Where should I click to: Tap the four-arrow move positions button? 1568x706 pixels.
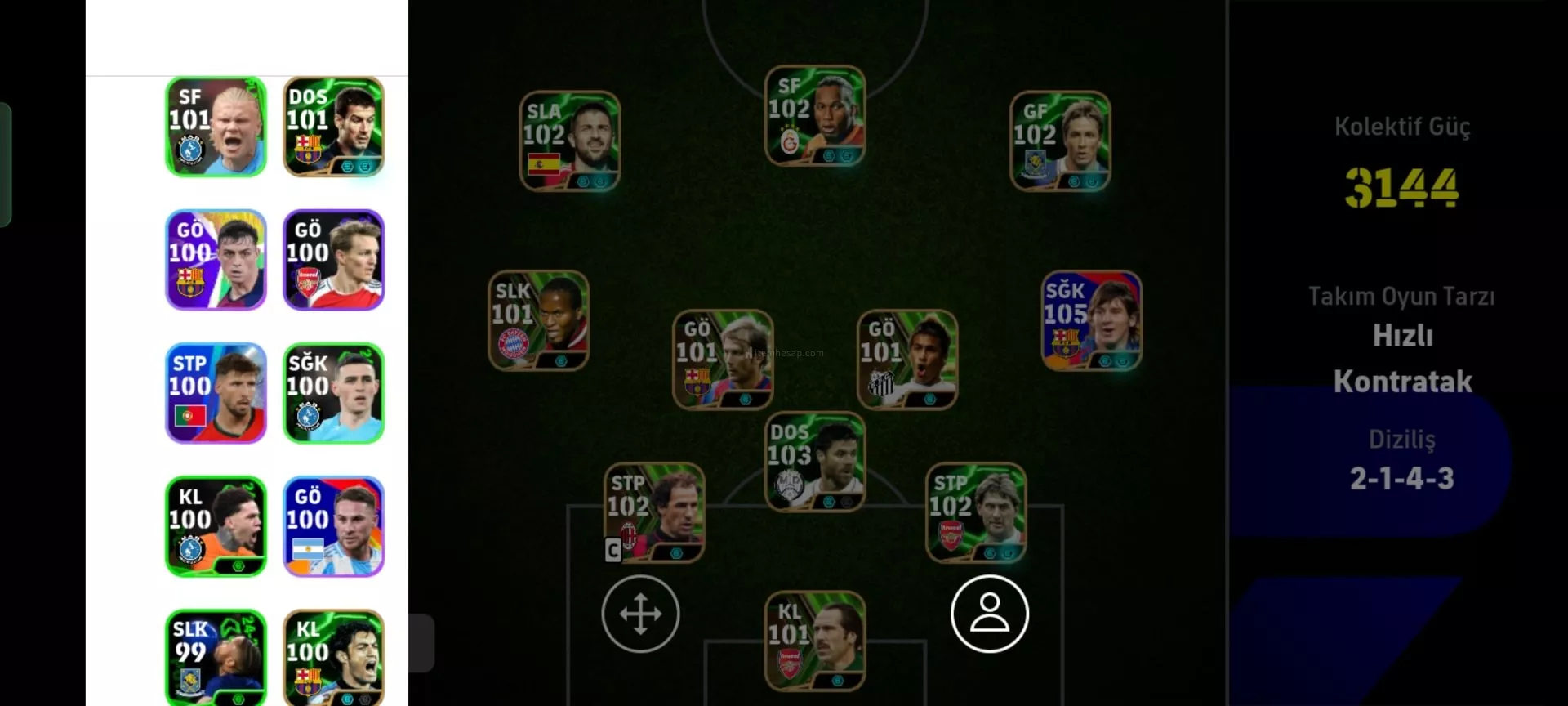[640, 614]
